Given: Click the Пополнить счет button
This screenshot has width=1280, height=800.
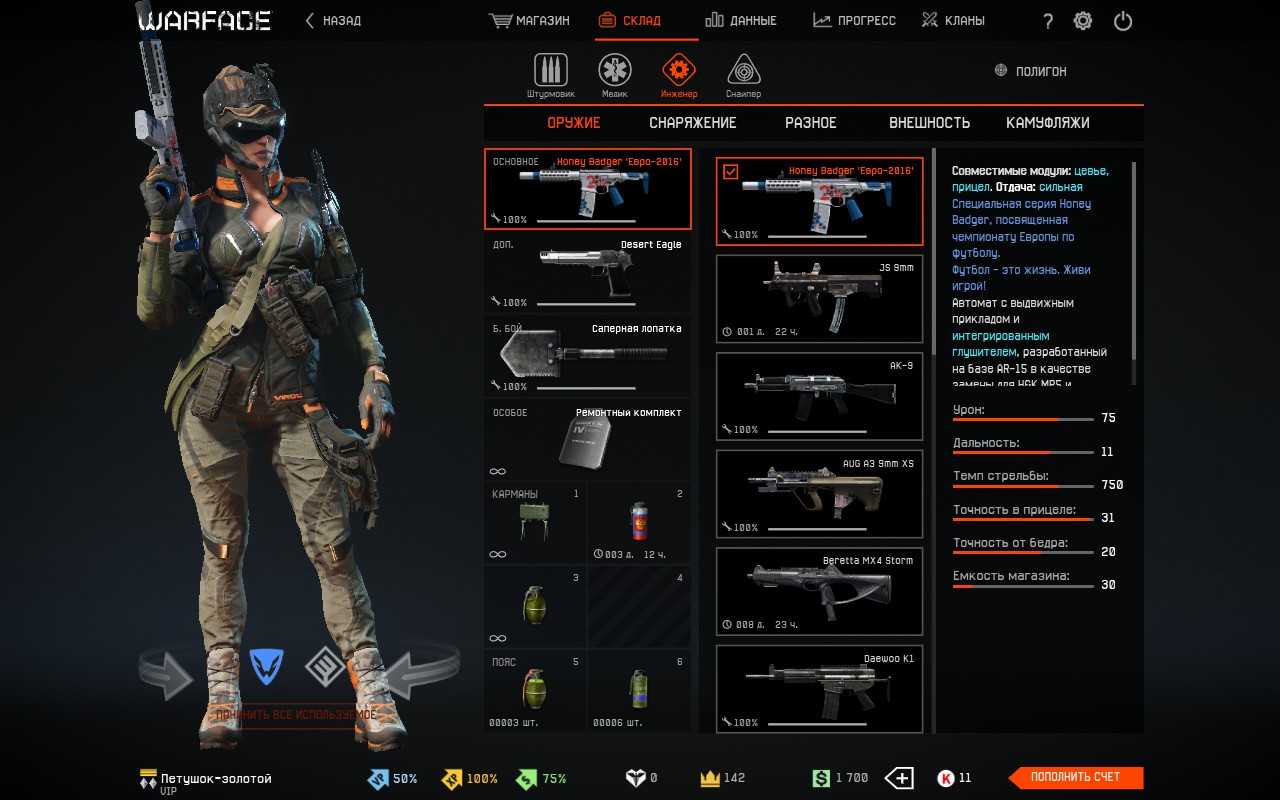Looking at the screenshot, I should pyautogui.click(x=1075, y=777).
